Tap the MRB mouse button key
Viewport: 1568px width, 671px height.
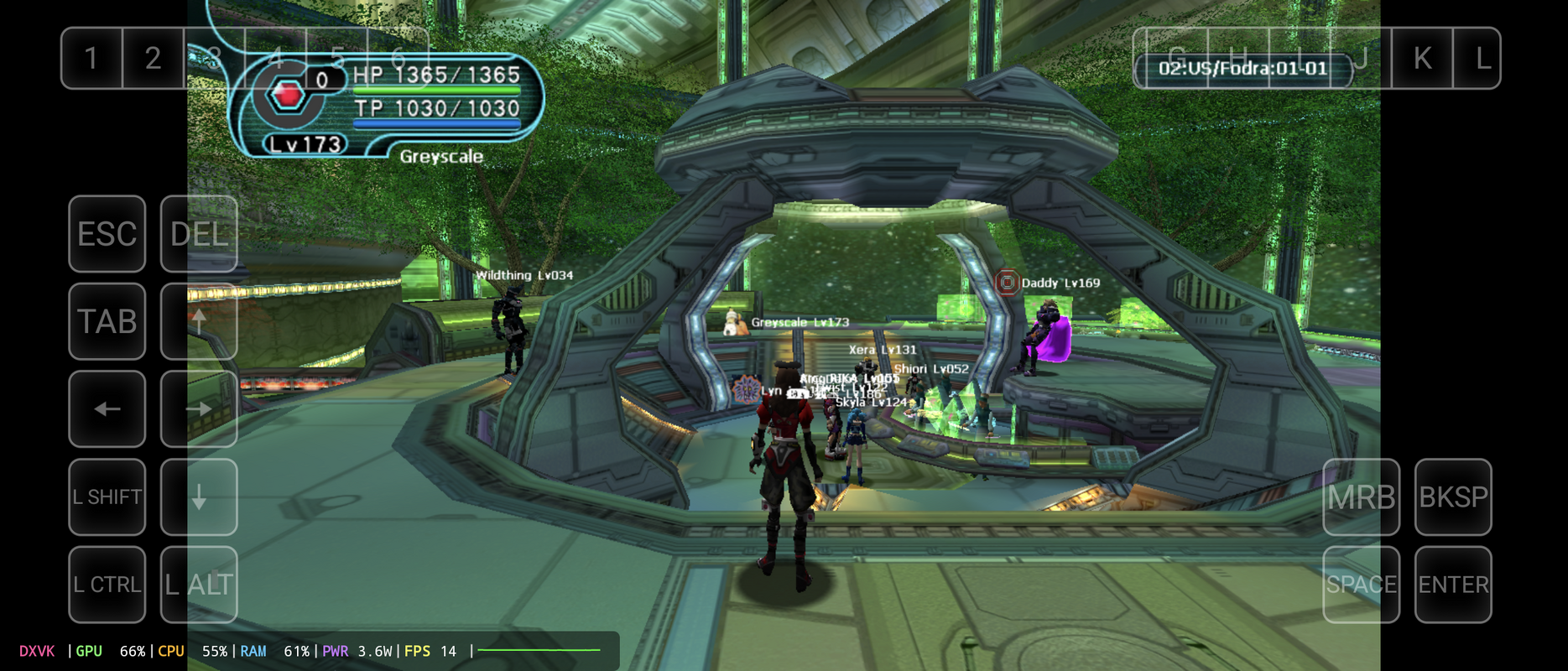click(1361, 497)
